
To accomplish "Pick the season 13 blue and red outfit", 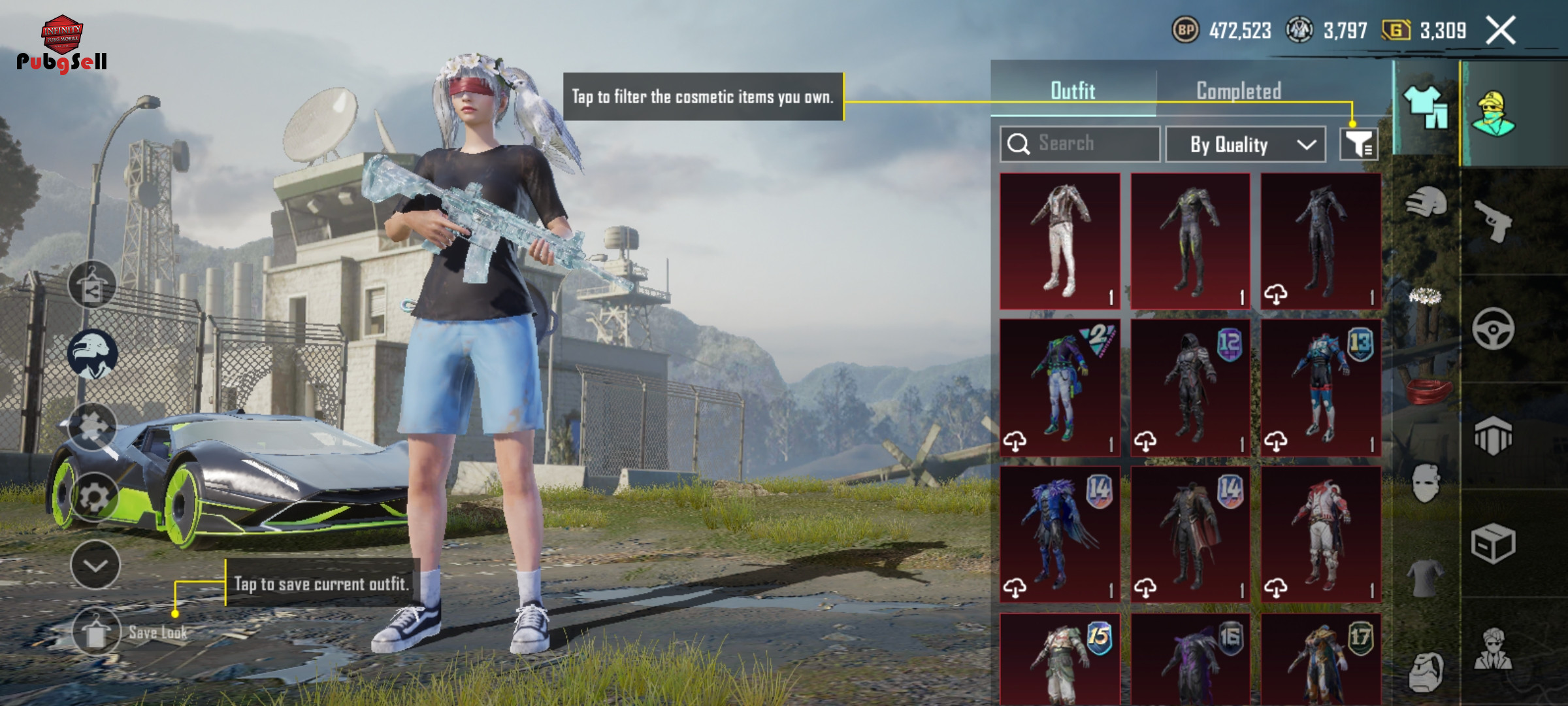I will 1320,387.
